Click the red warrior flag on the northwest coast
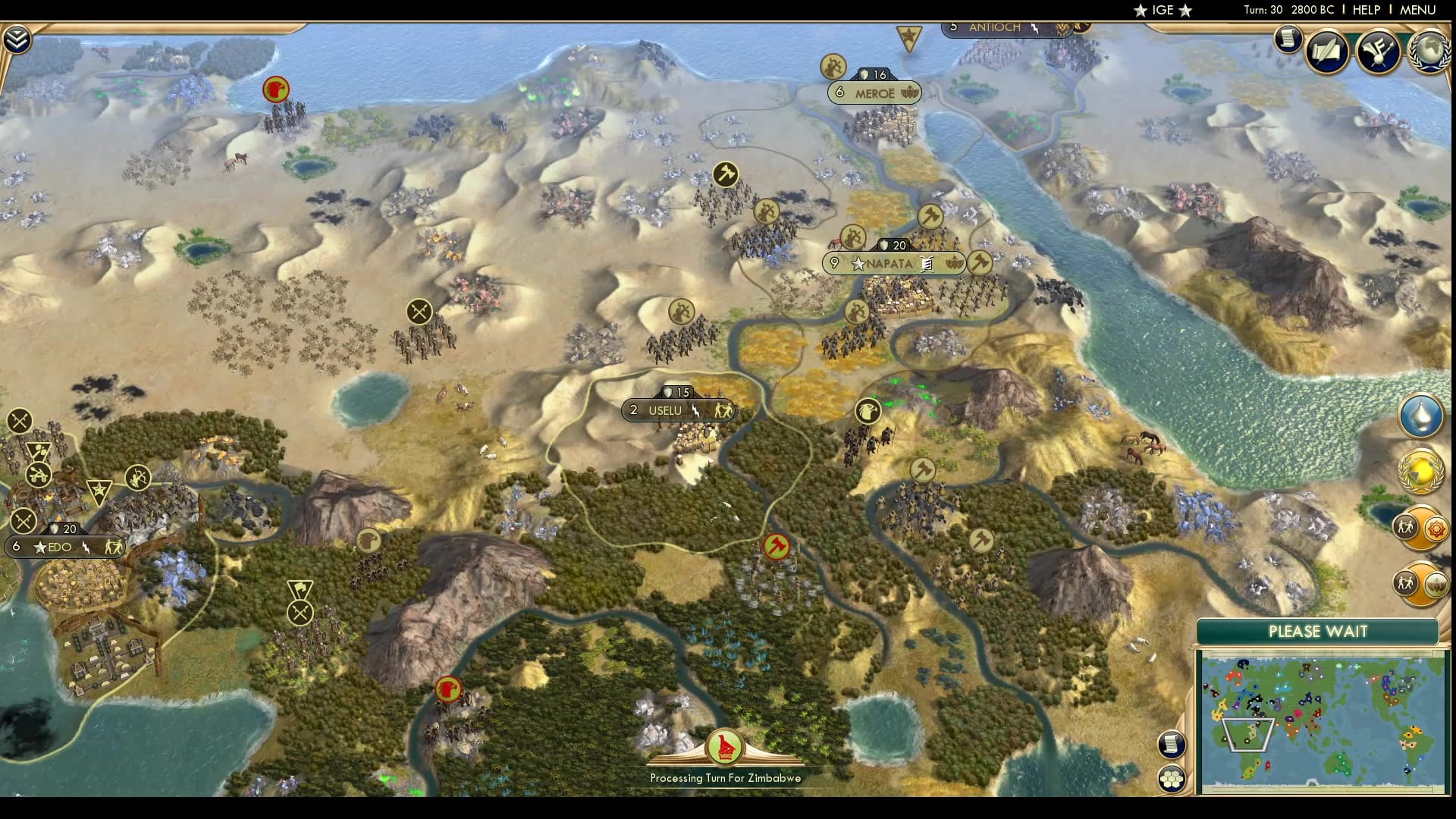 click(275, 89)
